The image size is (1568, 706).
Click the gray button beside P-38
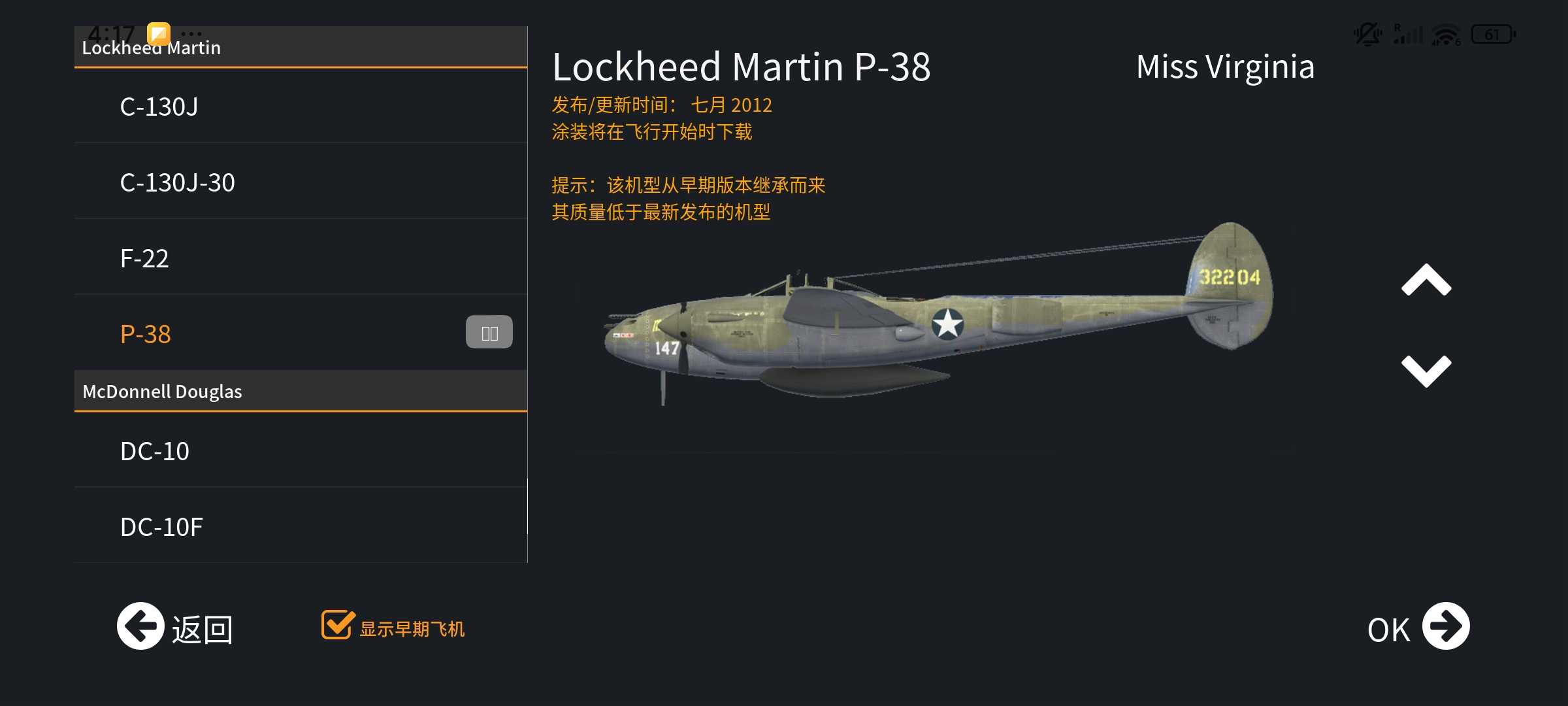tap(489, 333)
